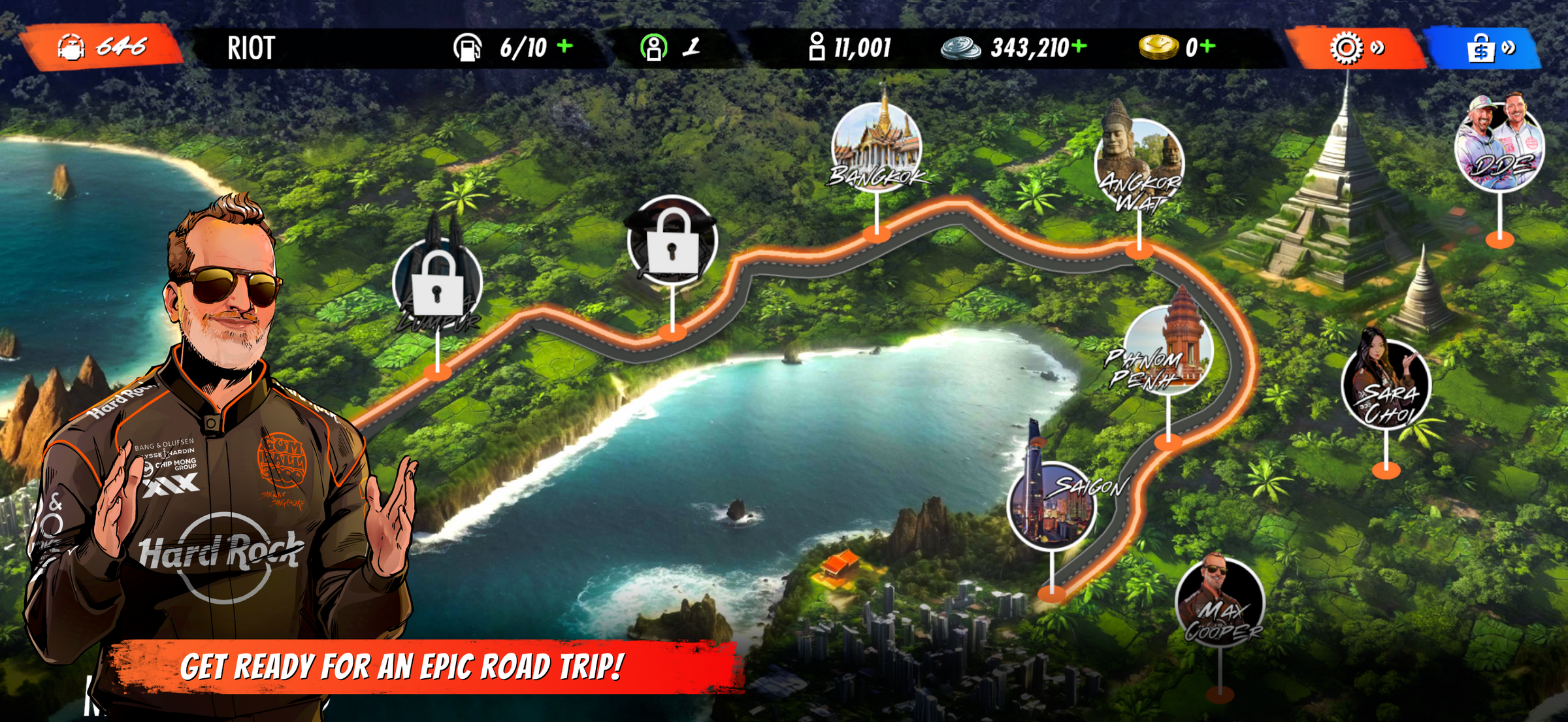Choose the Phnom Penh map marker
The image size is (1568, 722).
pos(1168,351)
